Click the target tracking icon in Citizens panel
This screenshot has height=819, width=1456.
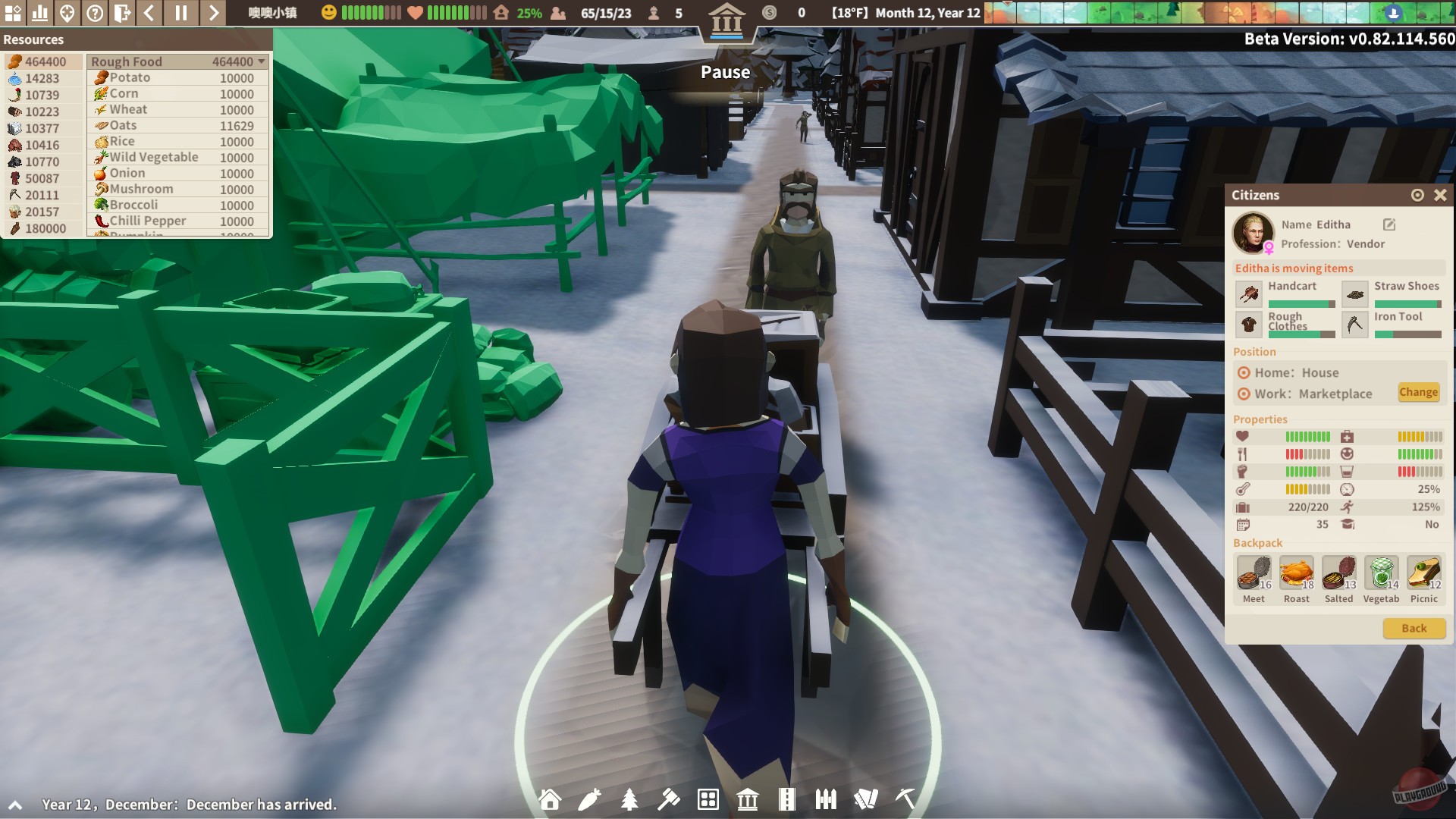(x=1417, y=195)
